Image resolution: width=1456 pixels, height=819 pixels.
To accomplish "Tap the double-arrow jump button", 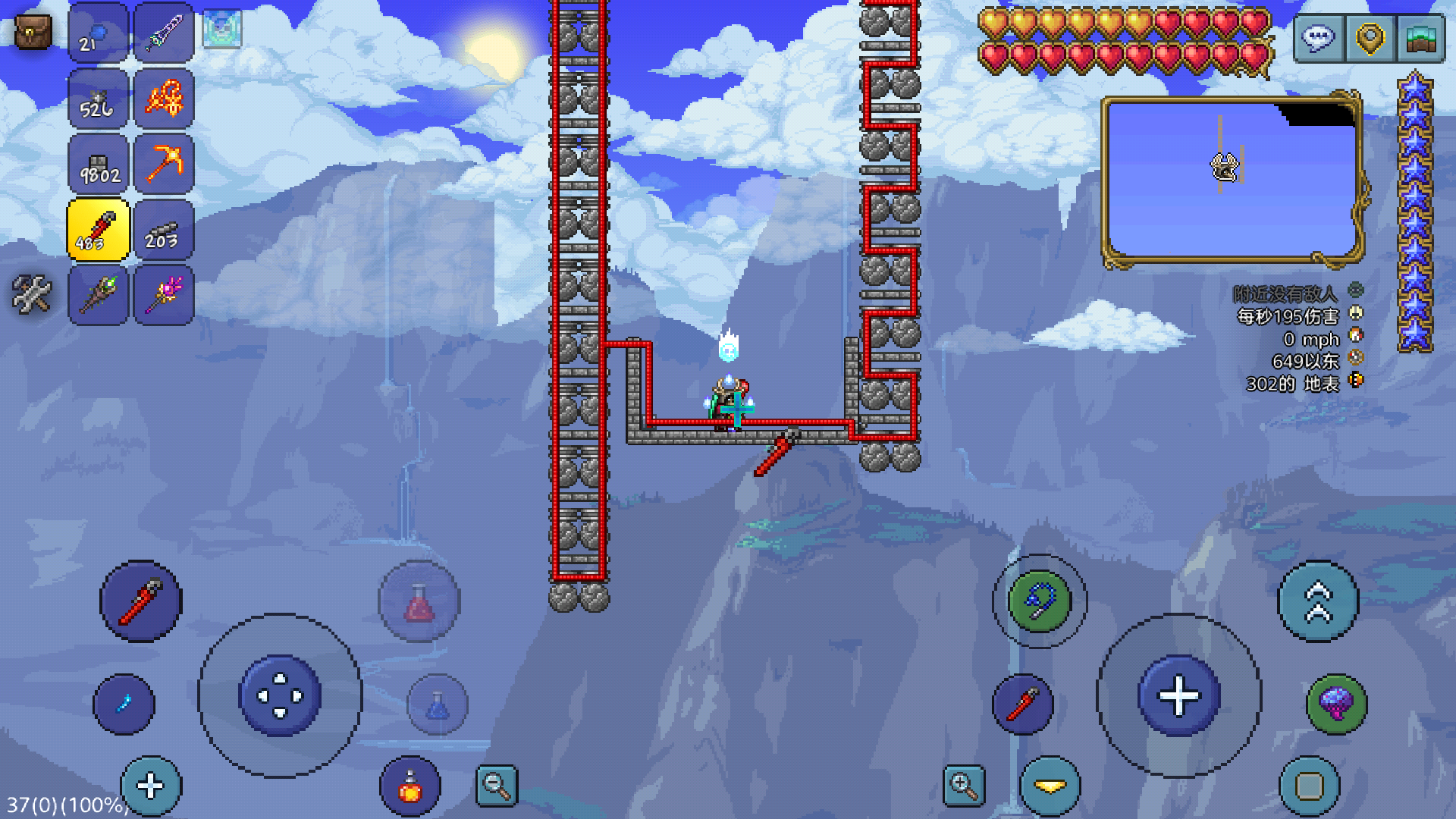I will coord(1318,601).
